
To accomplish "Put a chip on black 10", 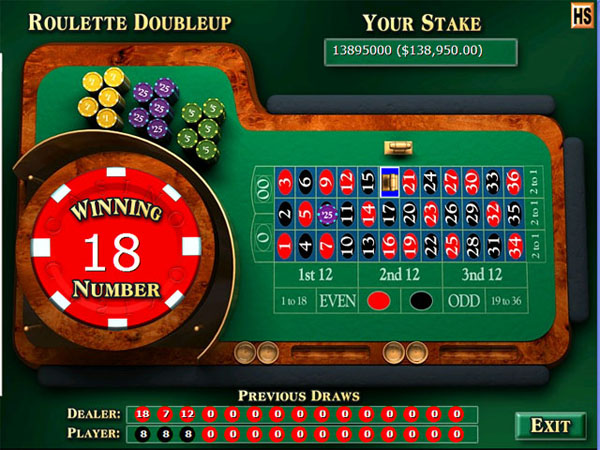I will [347, 243].
